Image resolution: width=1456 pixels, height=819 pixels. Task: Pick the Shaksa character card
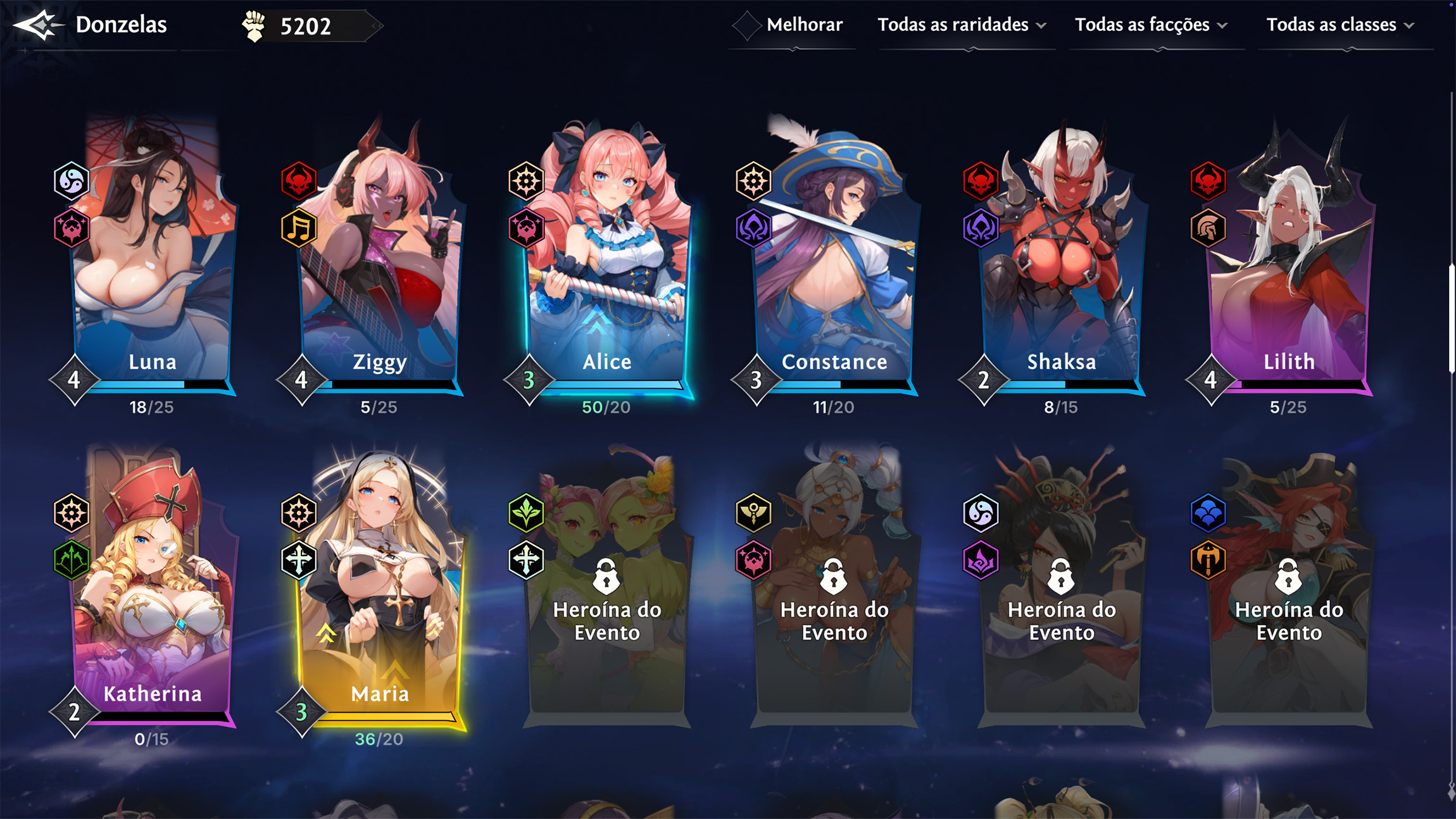pos(1062,266)
